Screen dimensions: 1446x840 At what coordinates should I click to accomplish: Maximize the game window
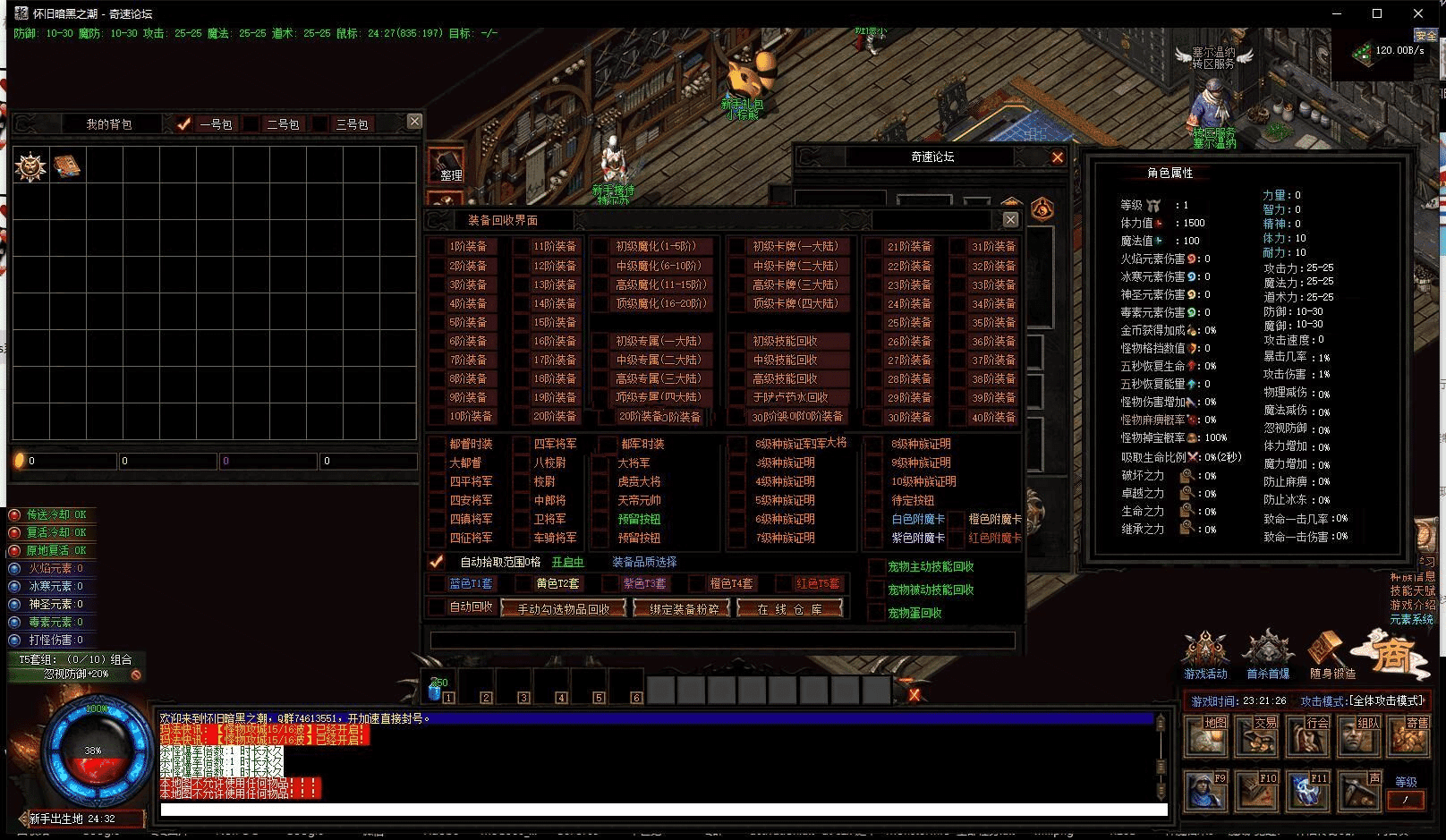coord(1377,13)
